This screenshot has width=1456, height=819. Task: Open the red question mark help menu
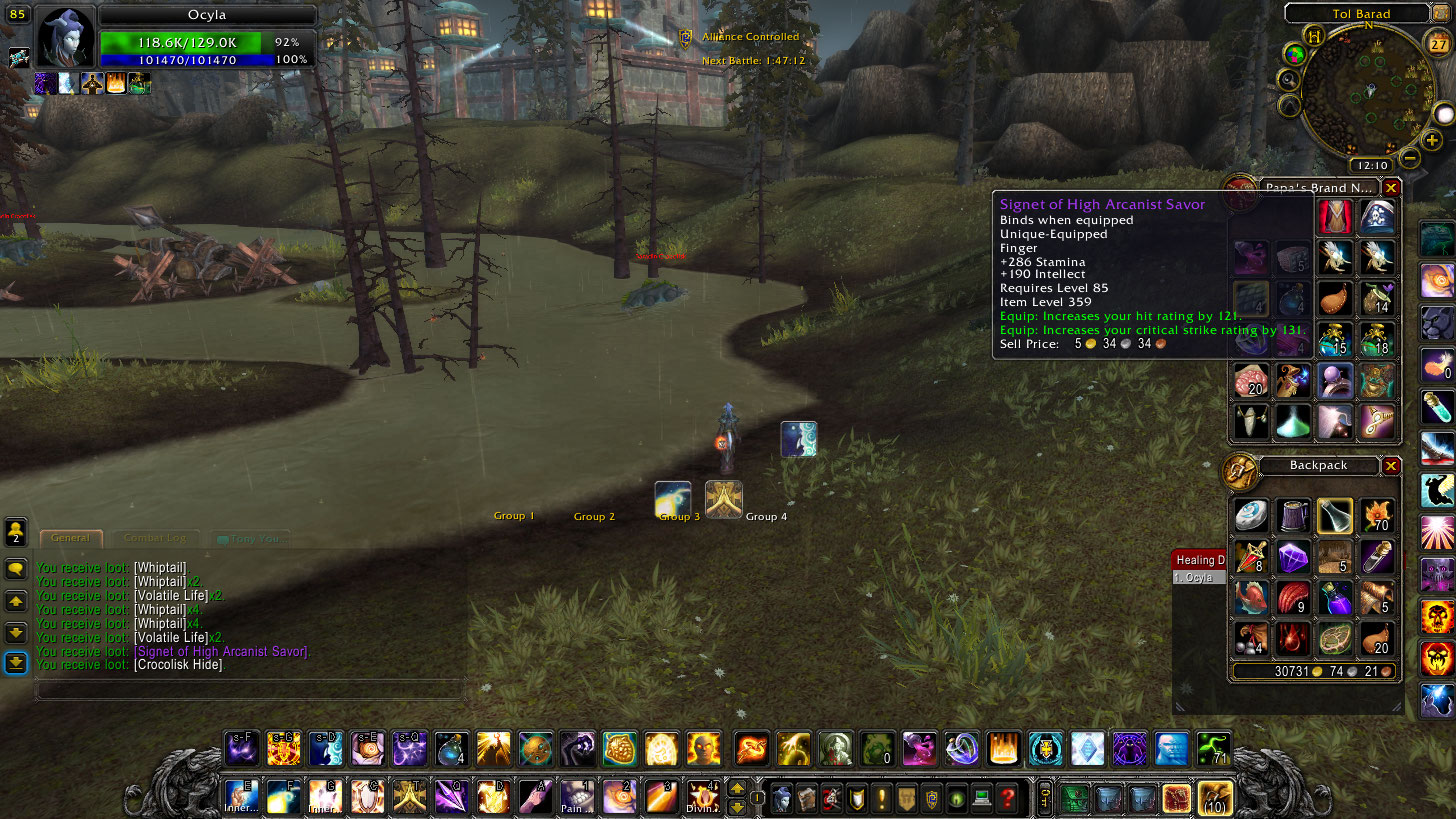(x=1008, y=798)
